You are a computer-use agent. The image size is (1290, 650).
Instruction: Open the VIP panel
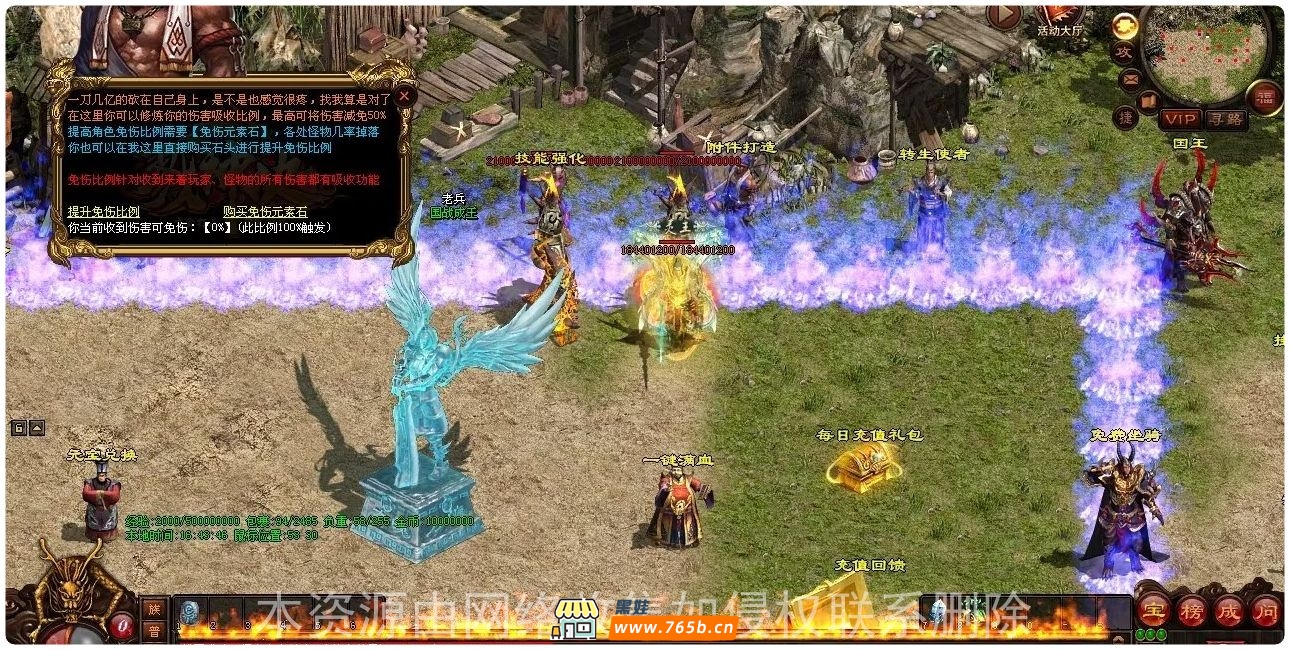1178,119
